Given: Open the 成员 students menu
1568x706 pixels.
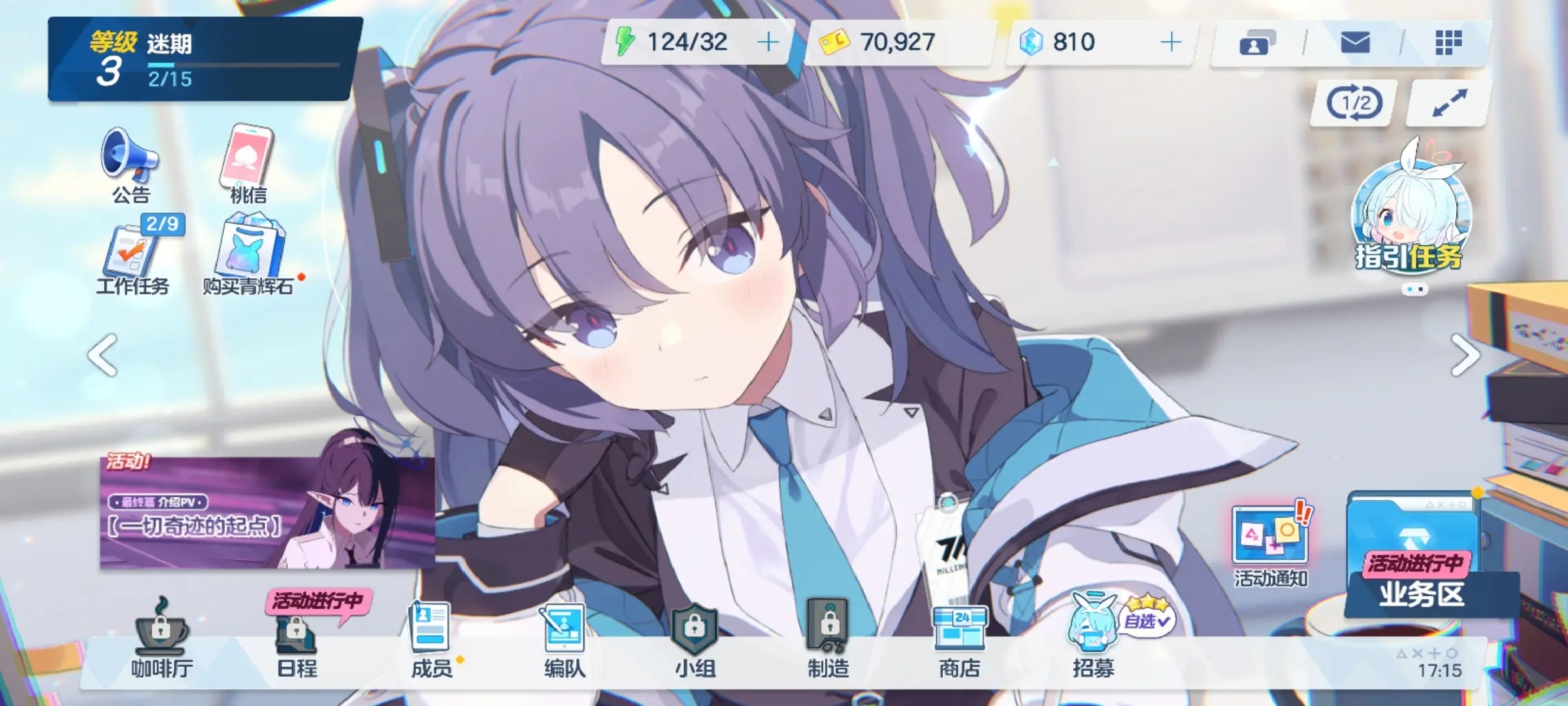Looking at the screenshot, I should pyautogui.click(x=431, y=641).
